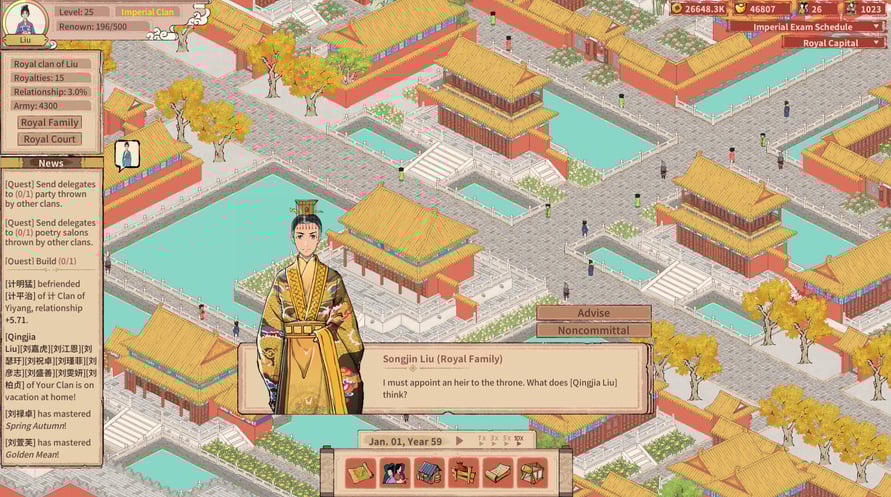Screen dimensions: 891x497
Task: Expand the Imperial Exam Schedule dropdown
Action: pos(806,26)
